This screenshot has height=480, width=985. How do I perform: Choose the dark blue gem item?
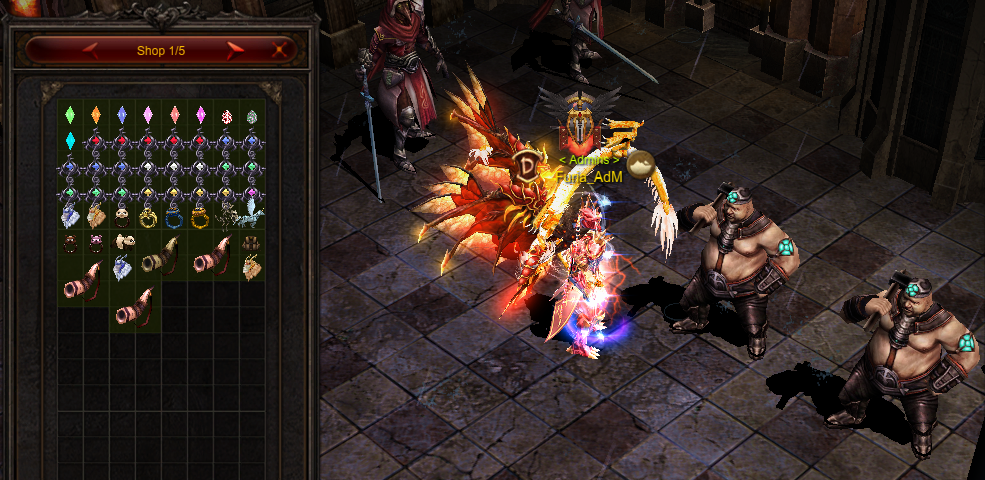(122, 115)
